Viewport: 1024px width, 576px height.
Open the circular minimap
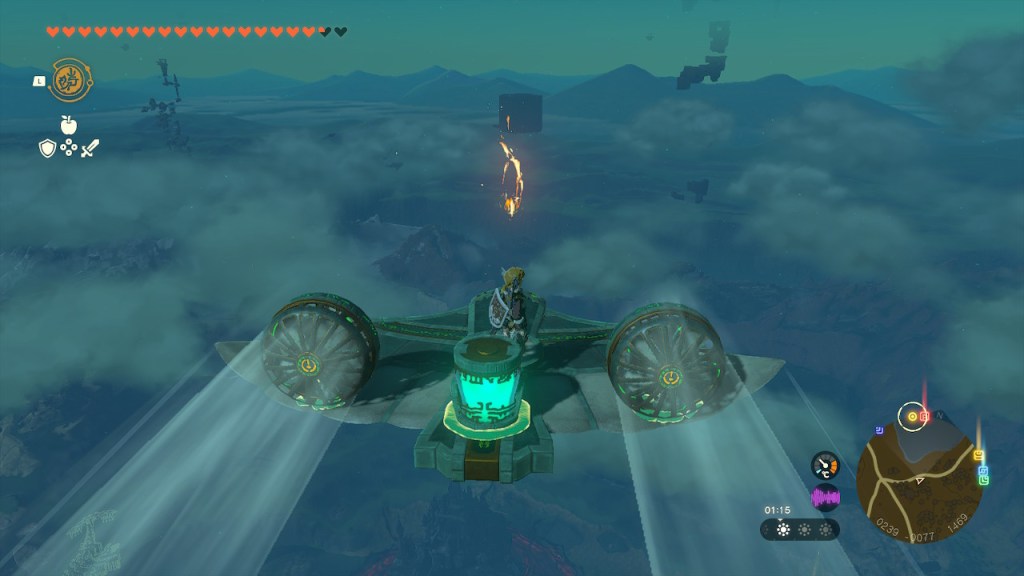[918, 478]
